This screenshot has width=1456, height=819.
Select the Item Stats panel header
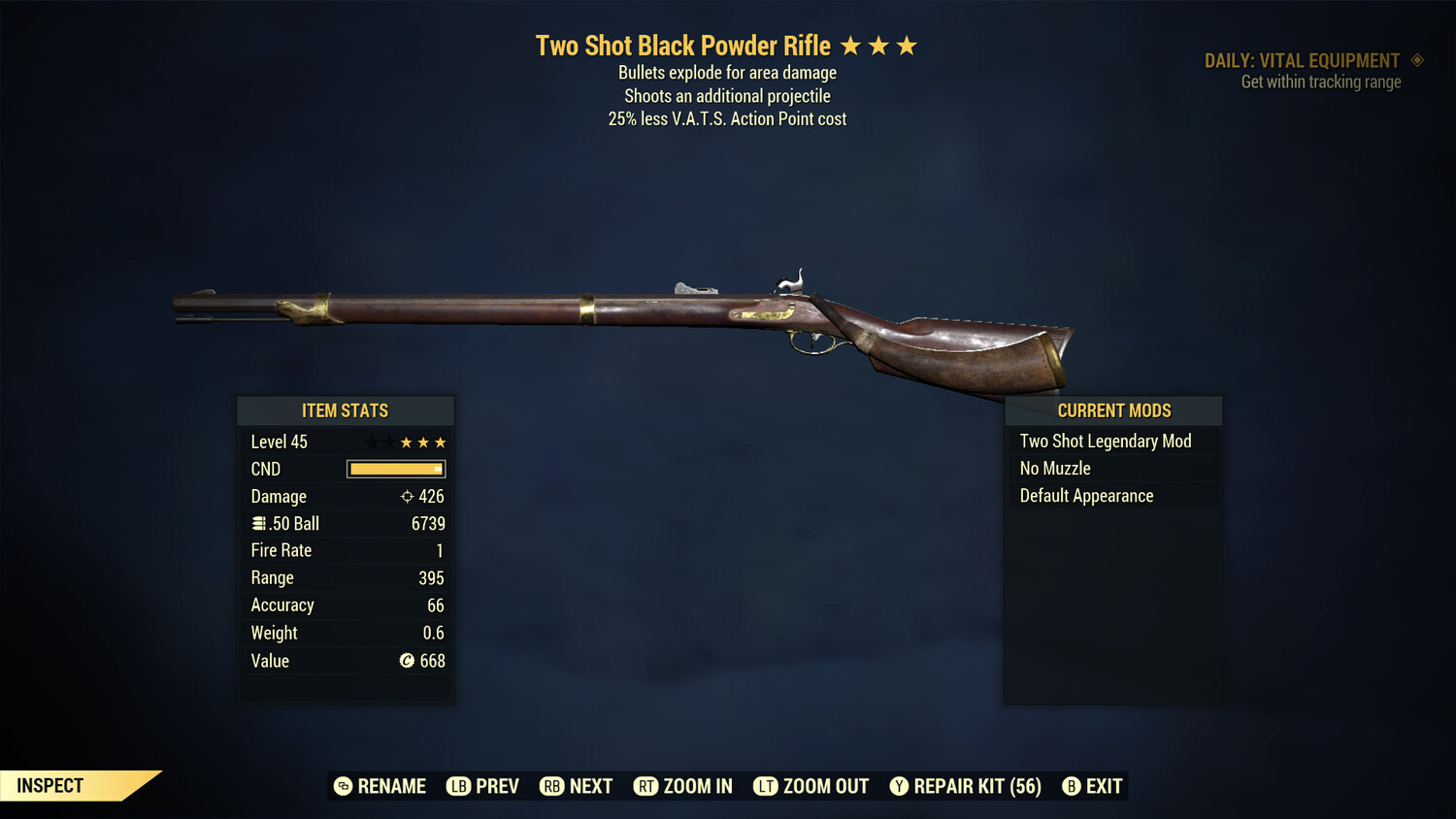pos(346,410)
